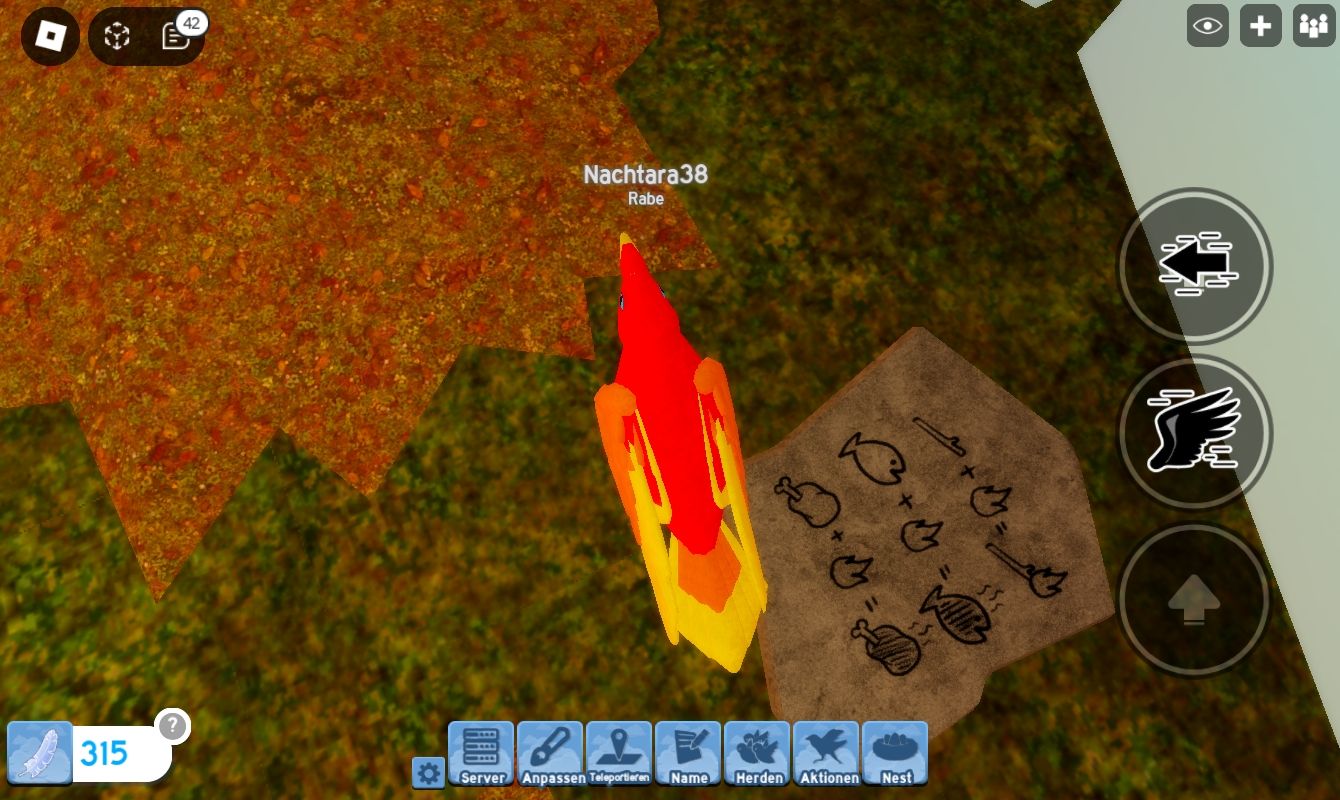Viewport: 1340px width, 800px height.
Task: Open the feather currency shop
Action: (41, 752)
